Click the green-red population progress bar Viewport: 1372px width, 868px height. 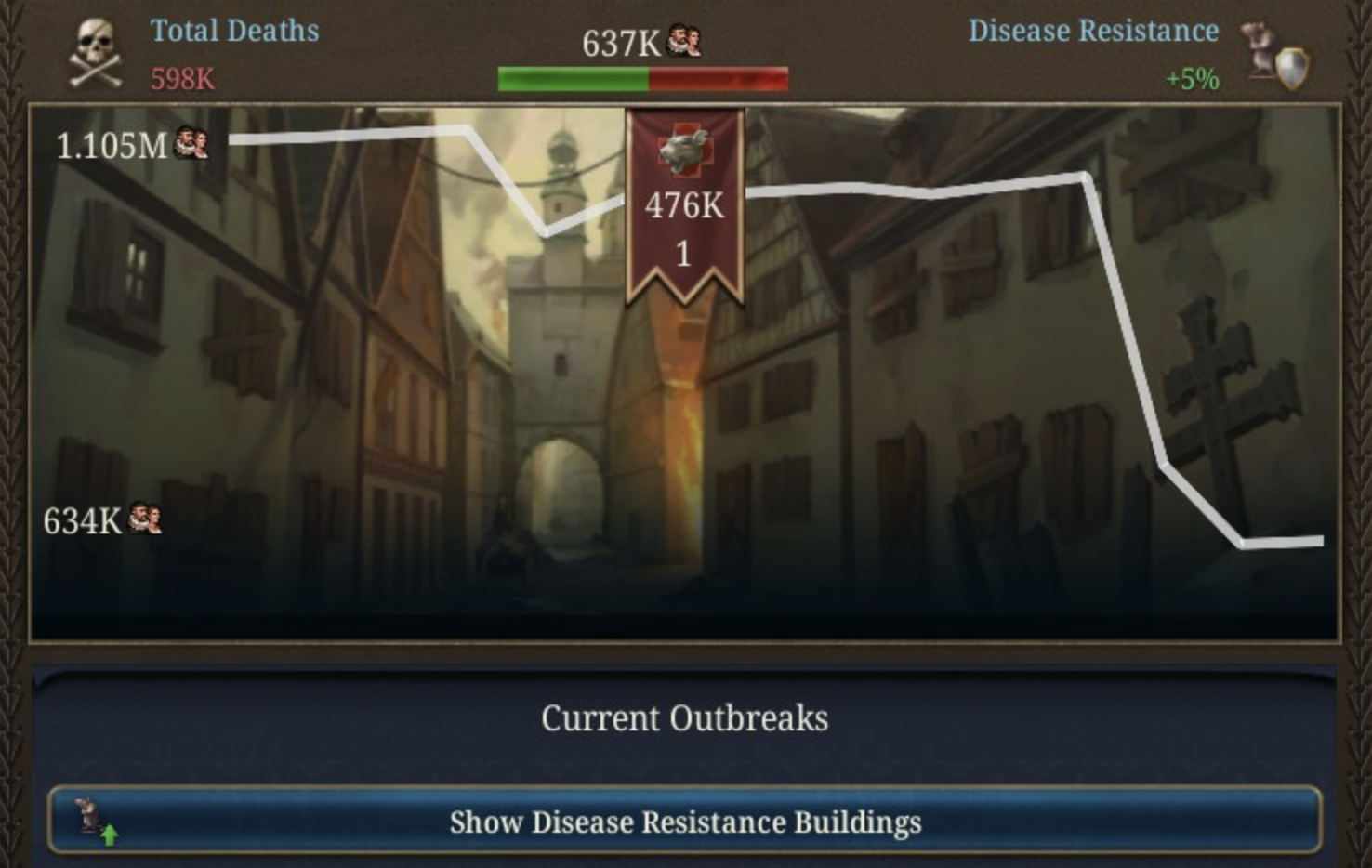pos(644,78)
